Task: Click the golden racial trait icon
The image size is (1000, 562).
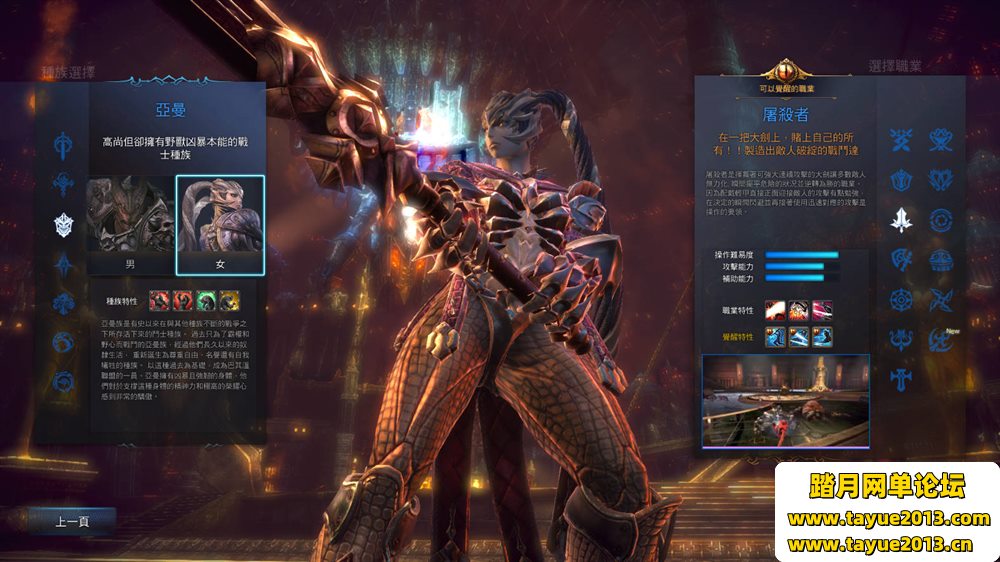Action: point(229,300)
